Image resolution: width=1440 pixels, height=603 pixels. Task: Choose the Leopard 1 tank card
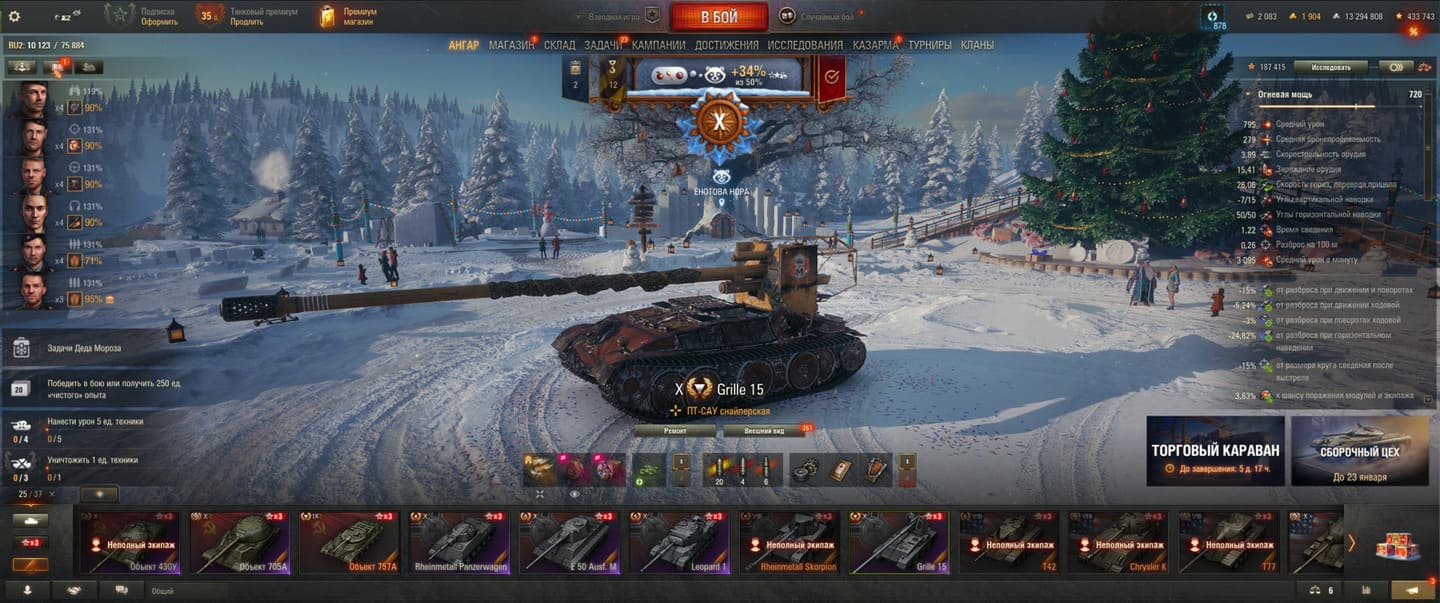pyautogui.click(x=679, y=543)
